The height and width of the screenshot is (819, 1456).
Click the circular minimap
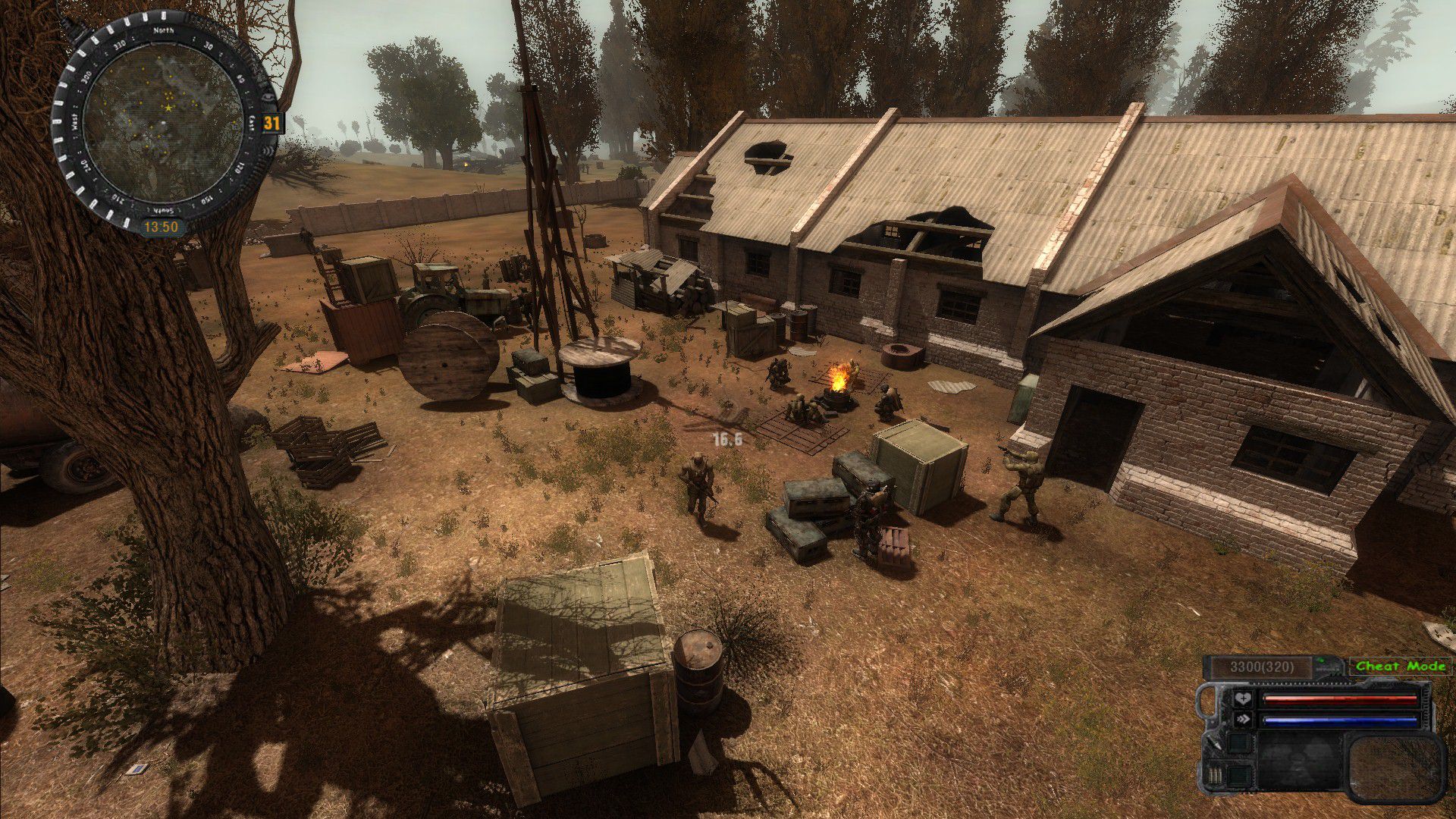point(164,122)
